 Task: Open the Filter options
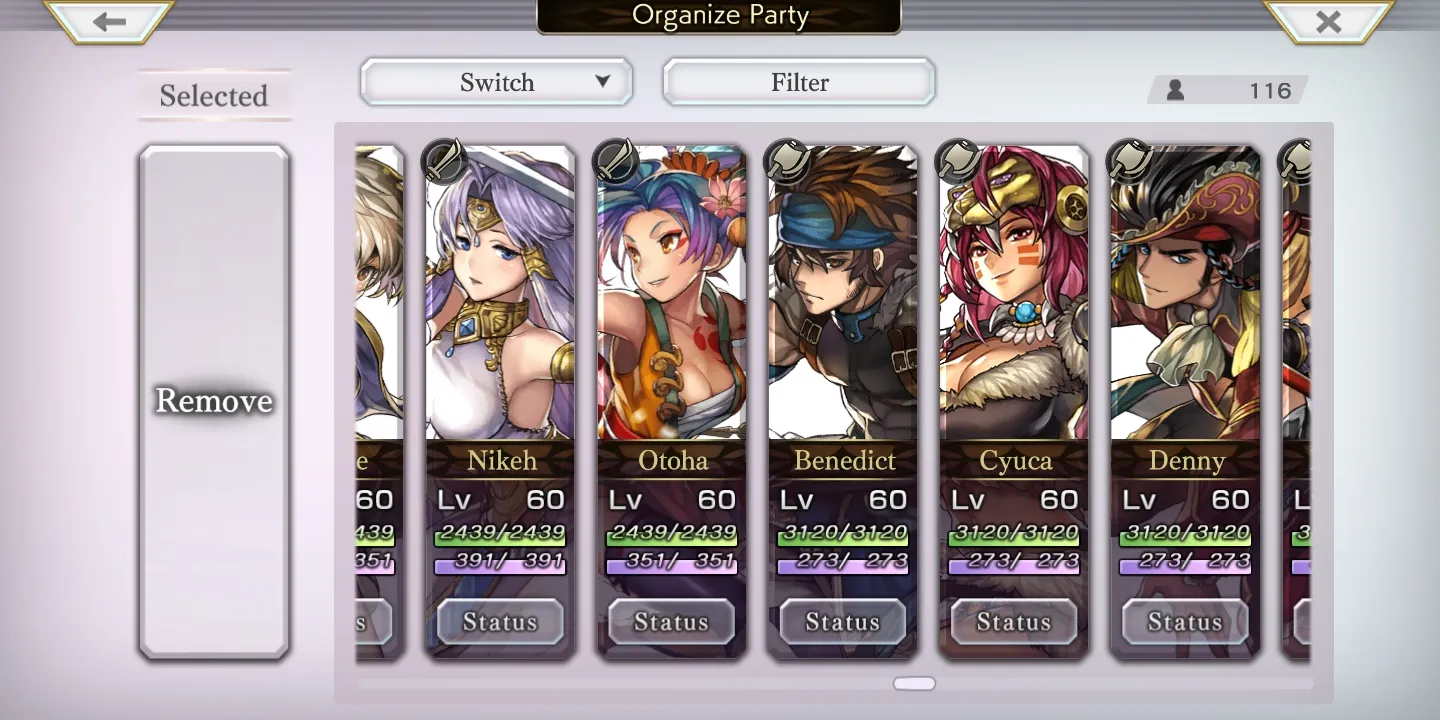click(799, 82)
